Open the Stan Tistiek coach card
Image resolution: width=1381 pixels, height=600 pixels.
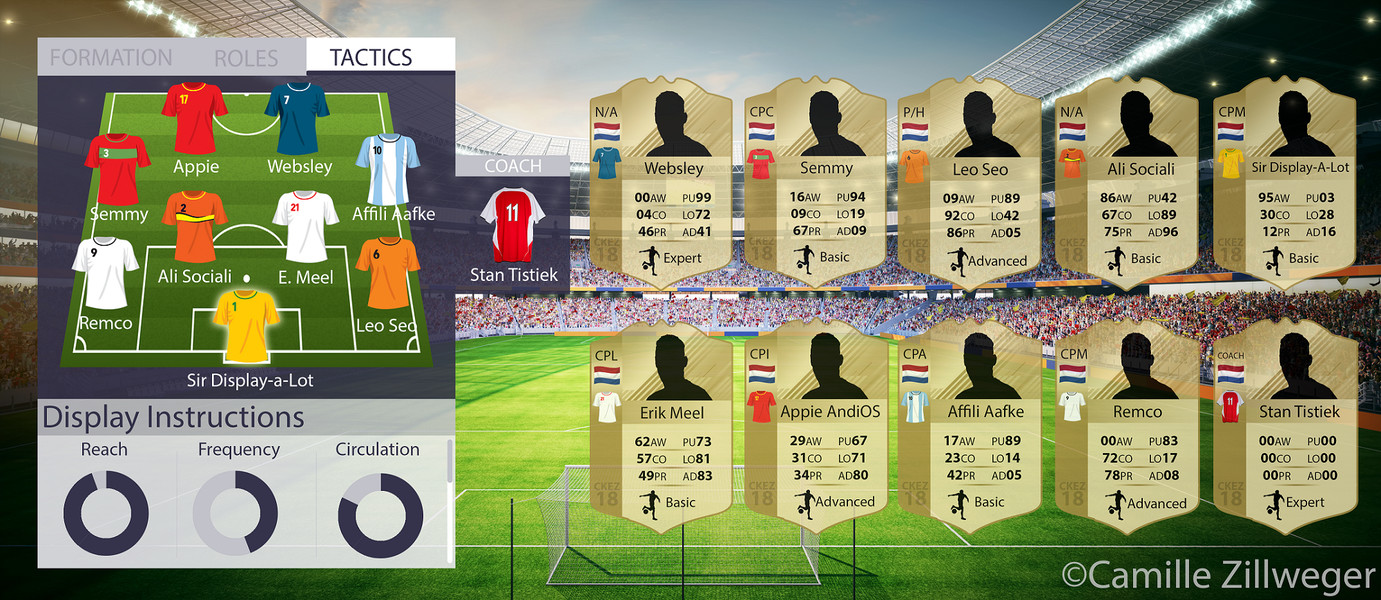[x=1285, y=420]
